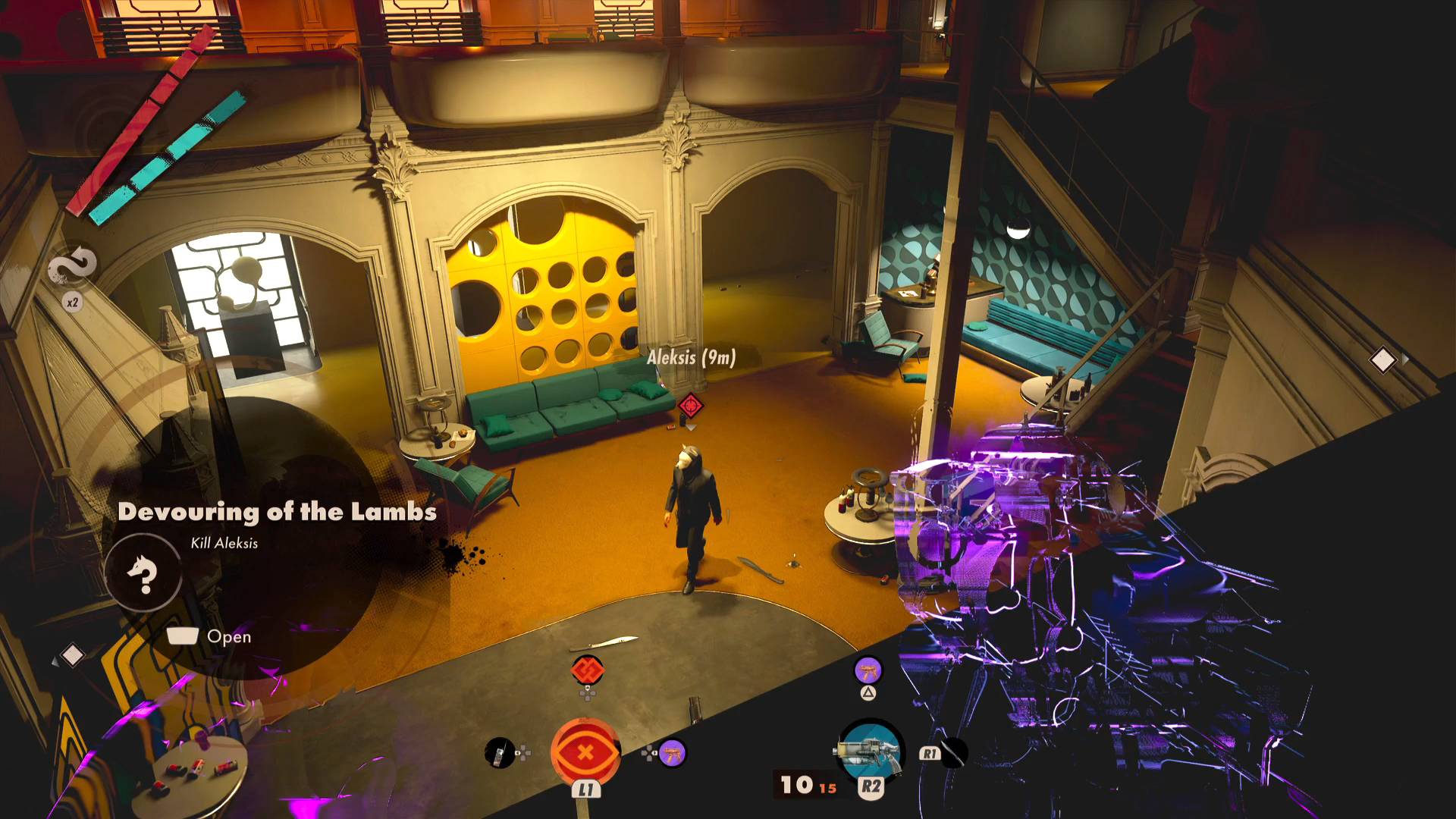Click the wolf question mark lead icon

coord(143,573)
